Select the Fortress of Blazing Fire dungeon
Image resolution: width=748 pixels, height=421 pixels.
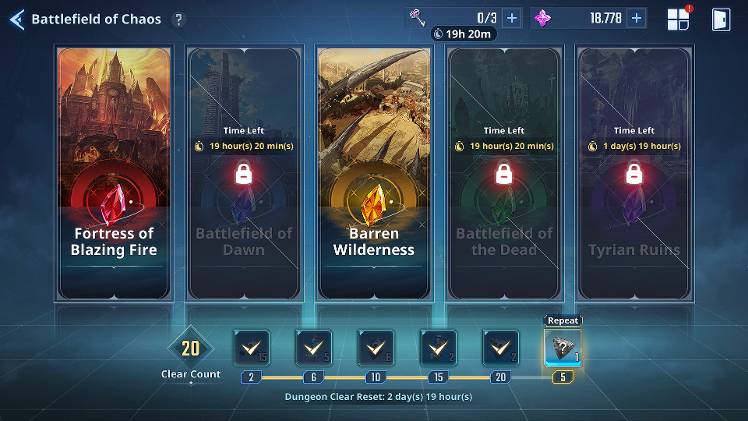114,172
